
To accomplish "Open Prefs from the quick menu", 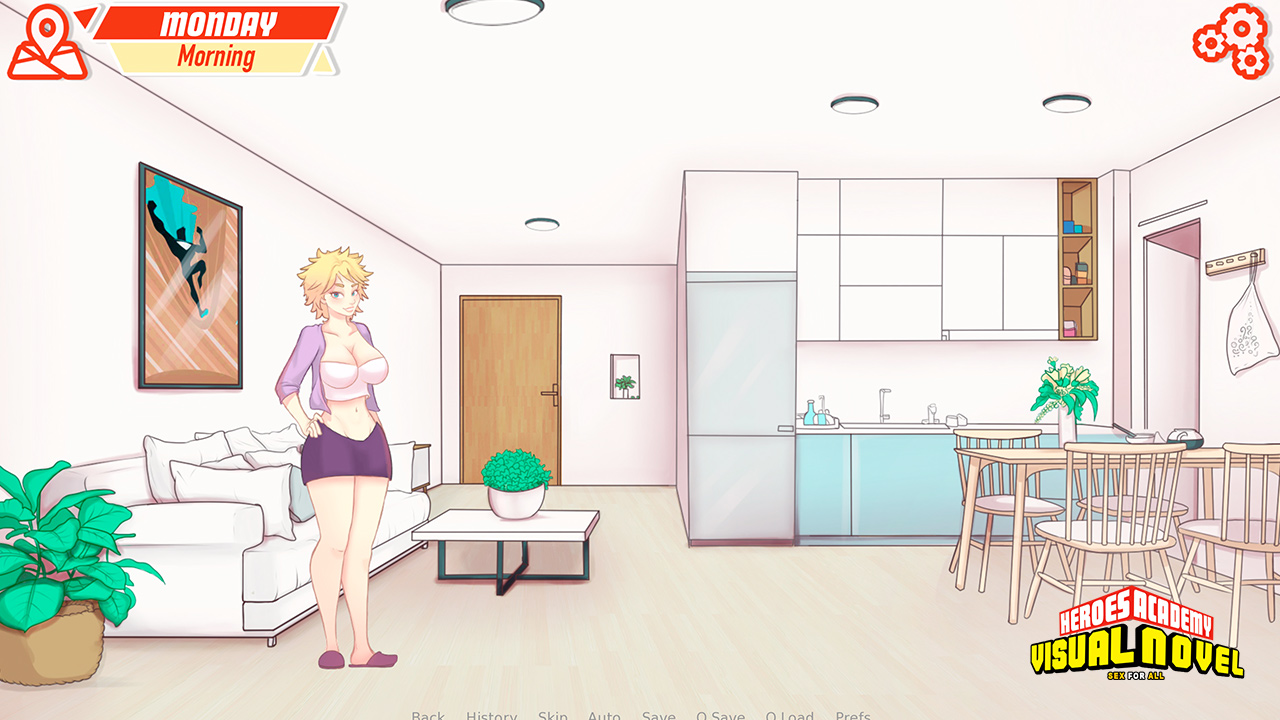I will pyautogui.click(x=852, y=715).
